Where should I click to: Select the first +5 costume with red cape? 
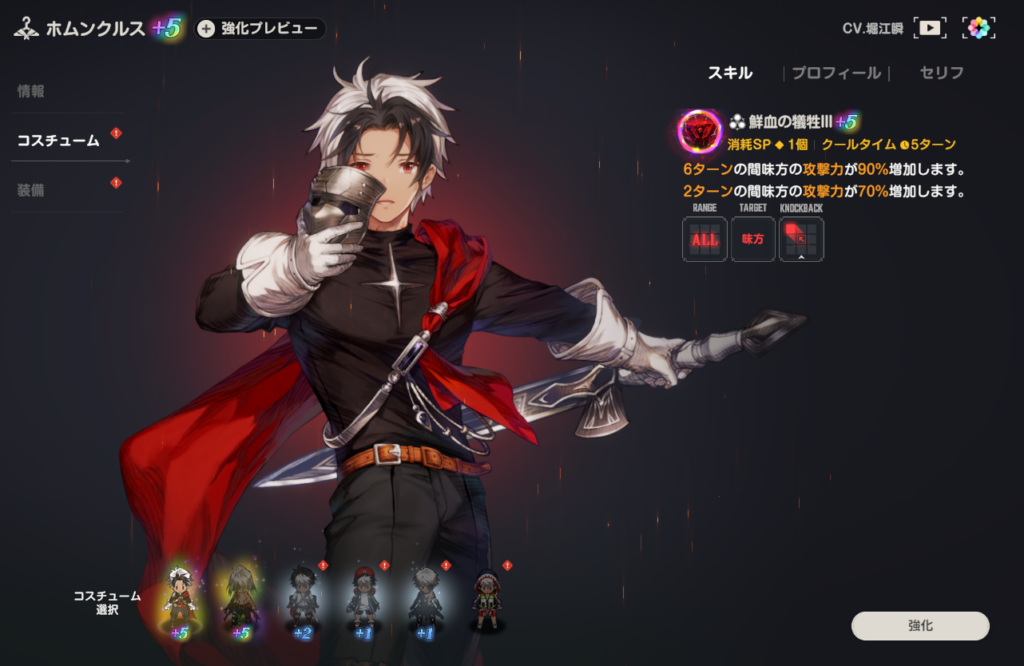click(180, 600)
